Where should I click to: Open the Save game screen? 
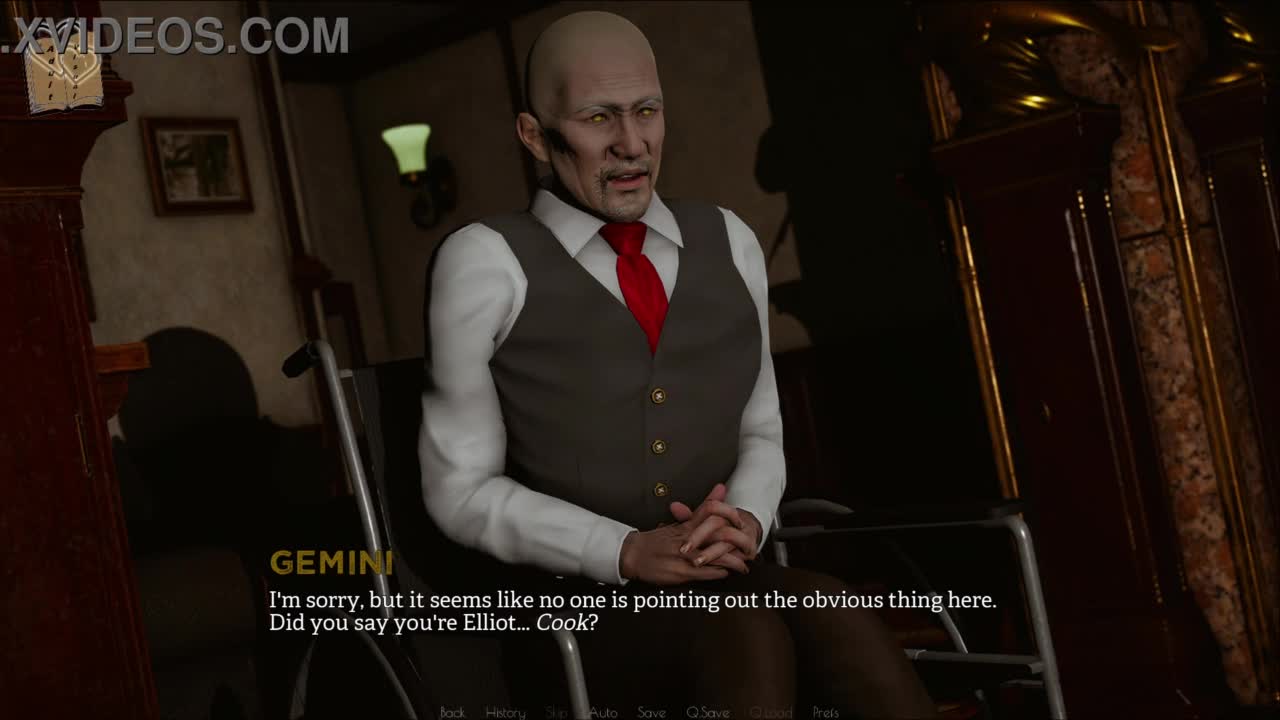coord(651,712)
